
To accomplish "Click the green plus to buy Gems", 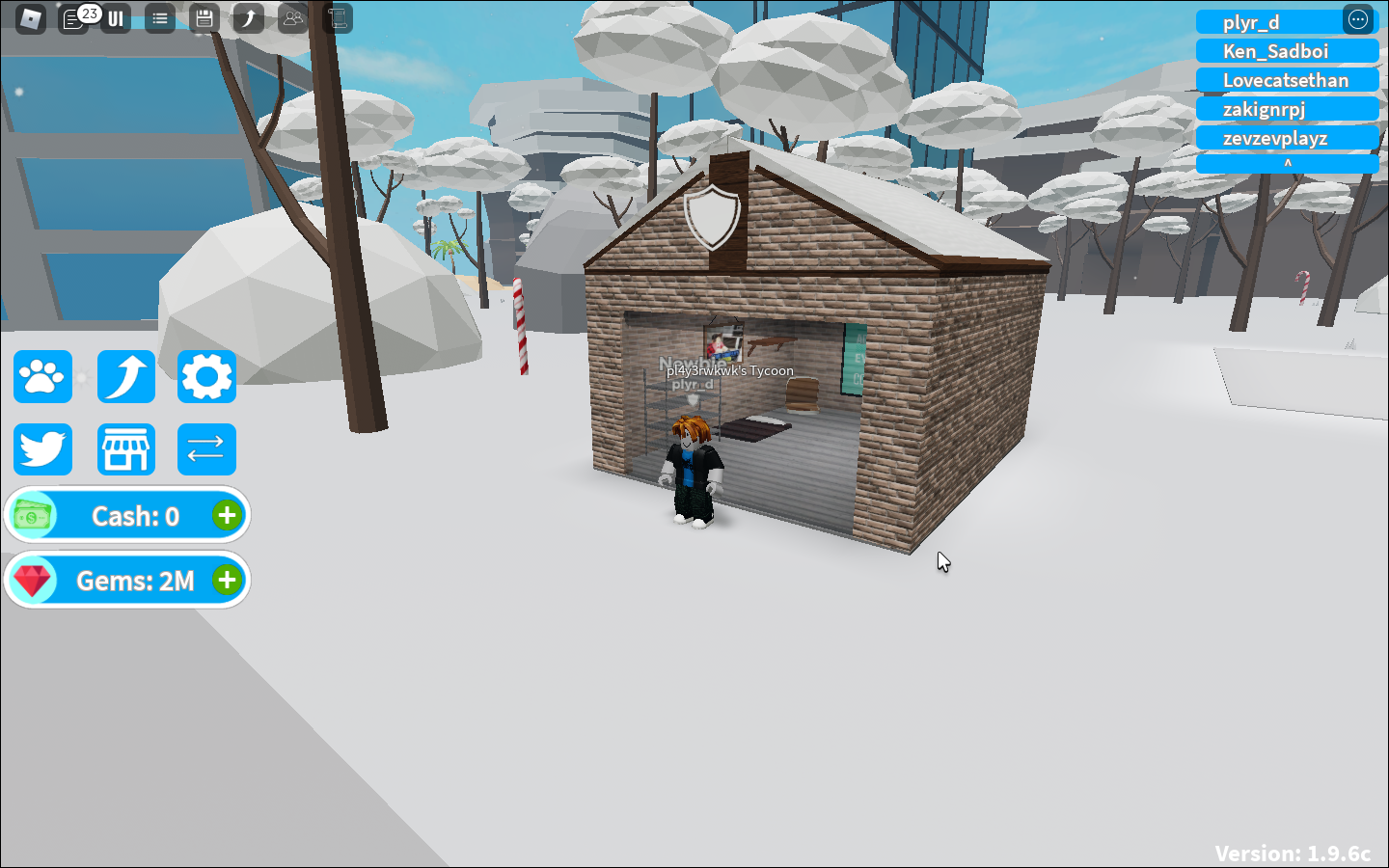I will pos(227,580).
